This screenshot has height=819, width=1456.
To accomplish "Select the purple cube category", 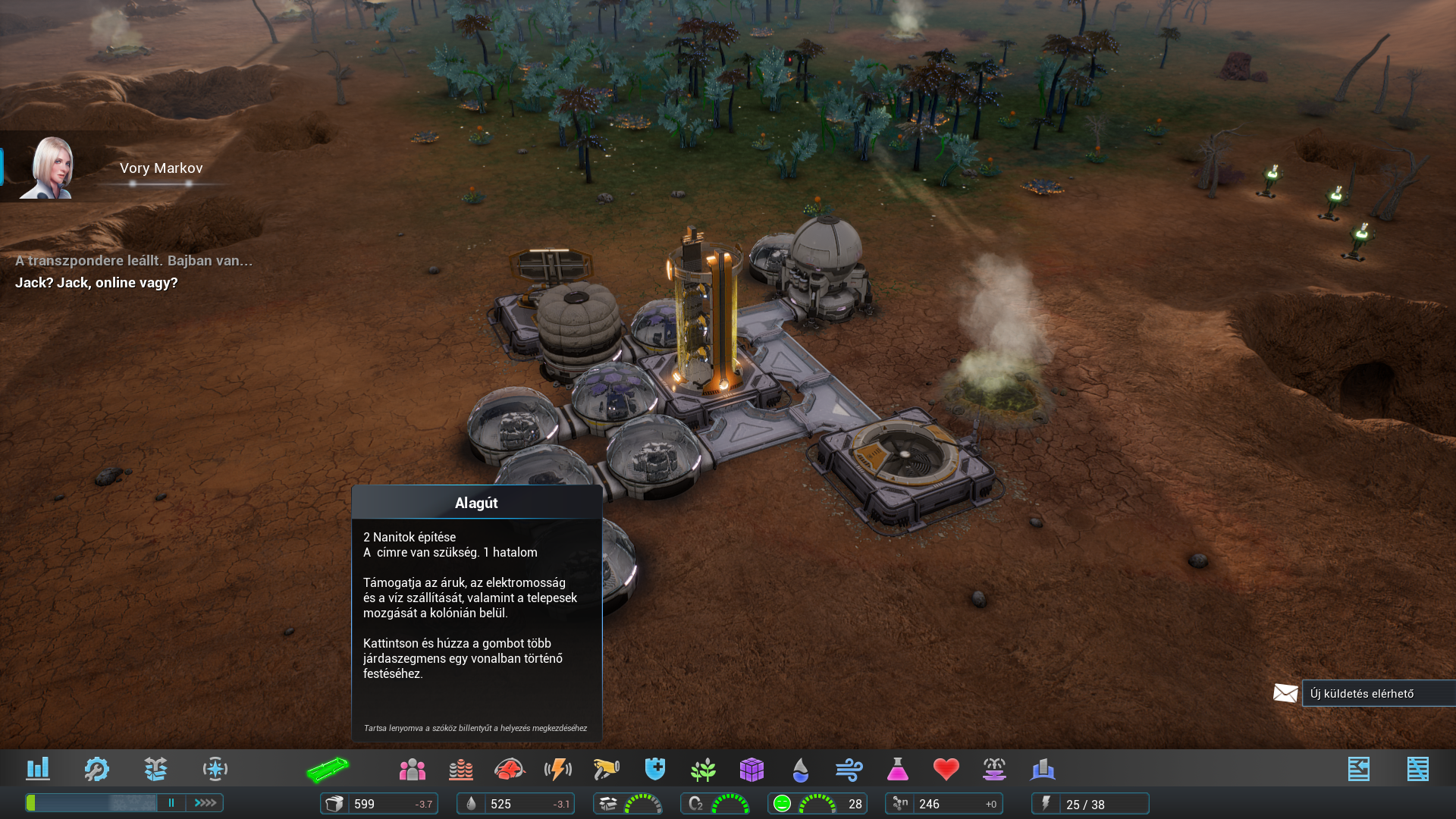I will (752, 770).
